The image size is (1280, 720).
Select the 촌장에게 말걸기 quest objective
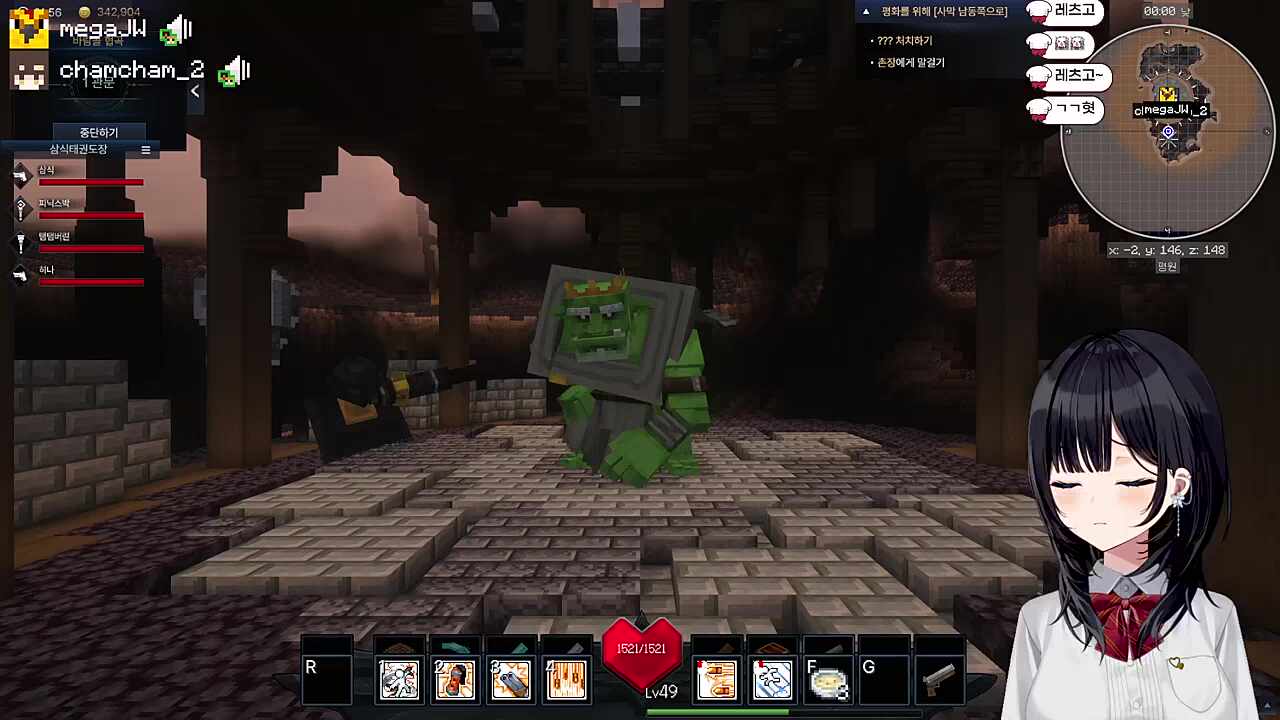pos(910,63)
